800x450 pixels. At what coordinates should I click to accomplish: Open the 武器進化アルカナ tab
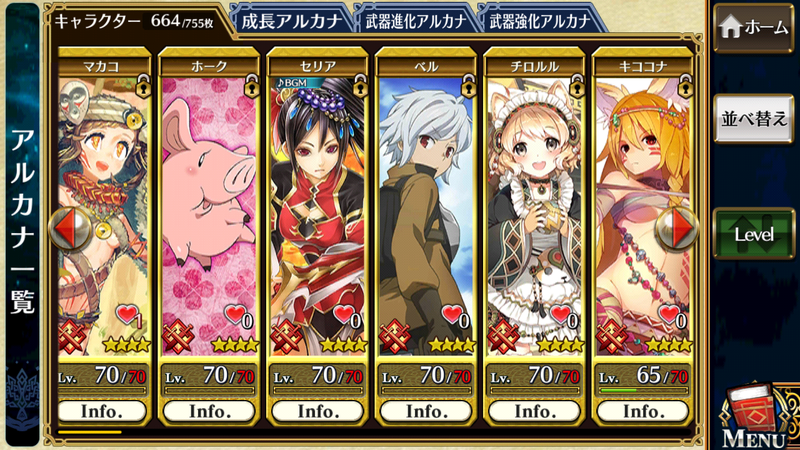point(414,20)
